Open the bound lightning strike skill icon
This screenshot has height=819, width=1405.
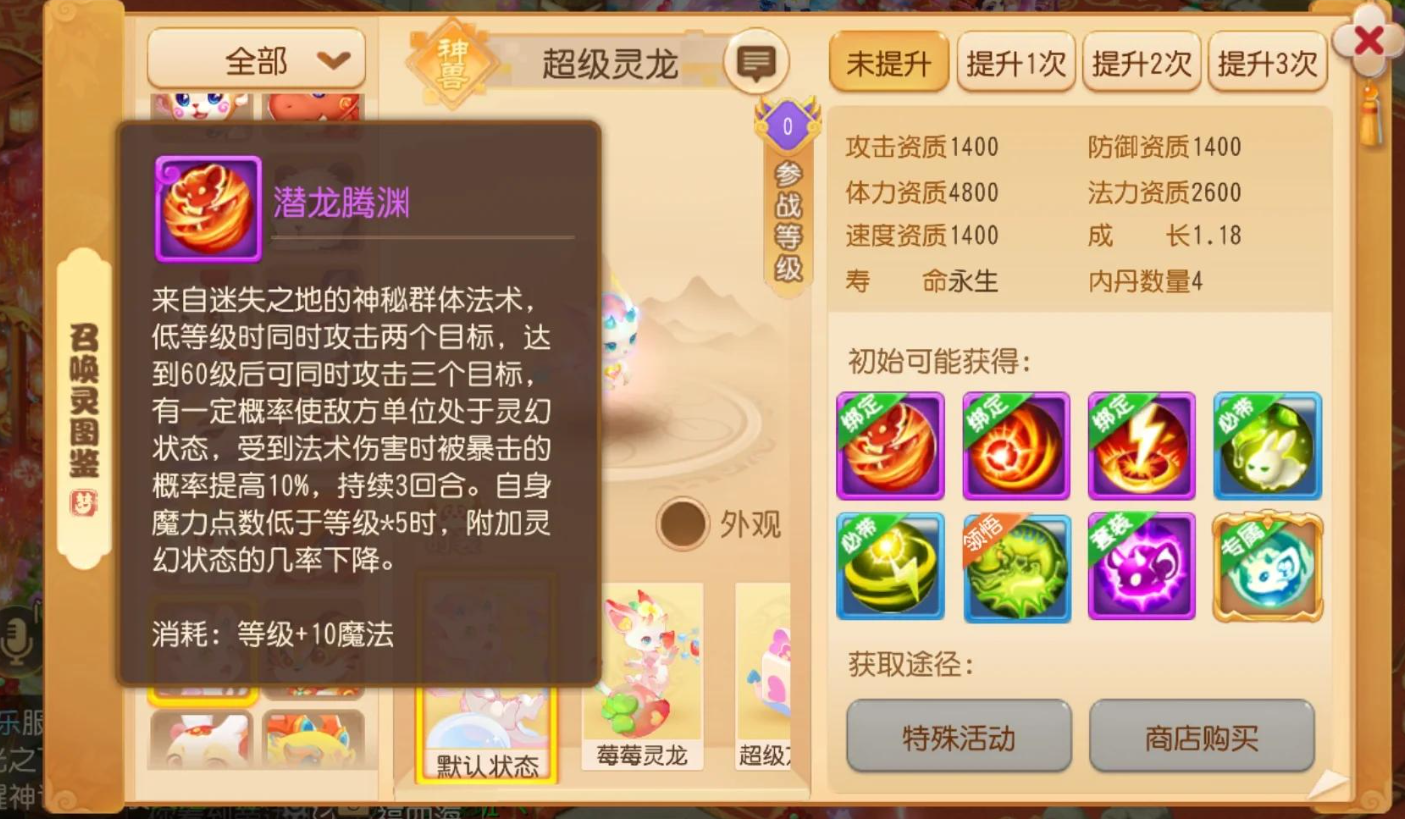[x=1141, y=445]
